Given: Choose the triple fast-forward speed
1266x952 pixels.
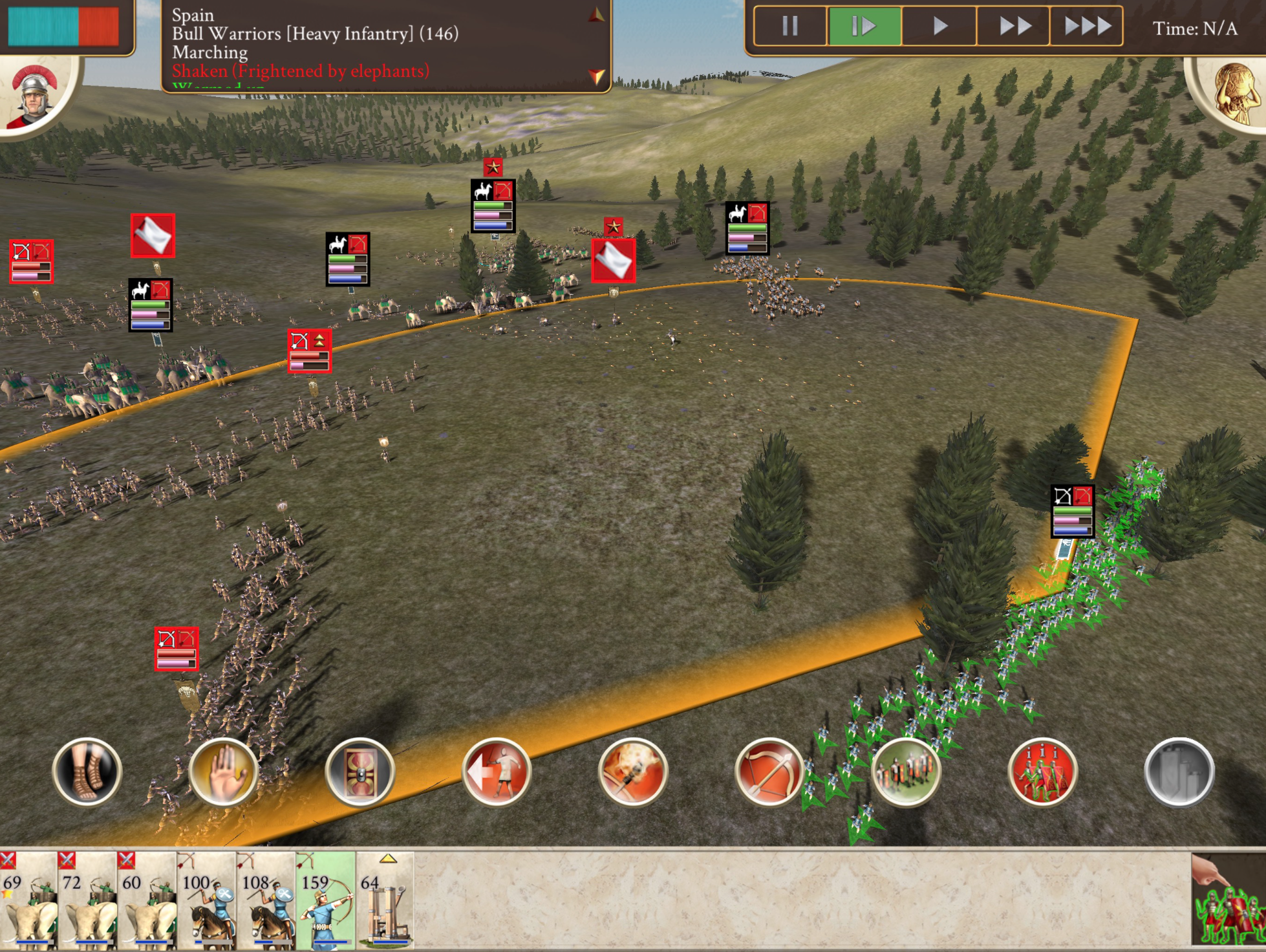Looking at the screenshot, I should click(x=1088, y=27).
